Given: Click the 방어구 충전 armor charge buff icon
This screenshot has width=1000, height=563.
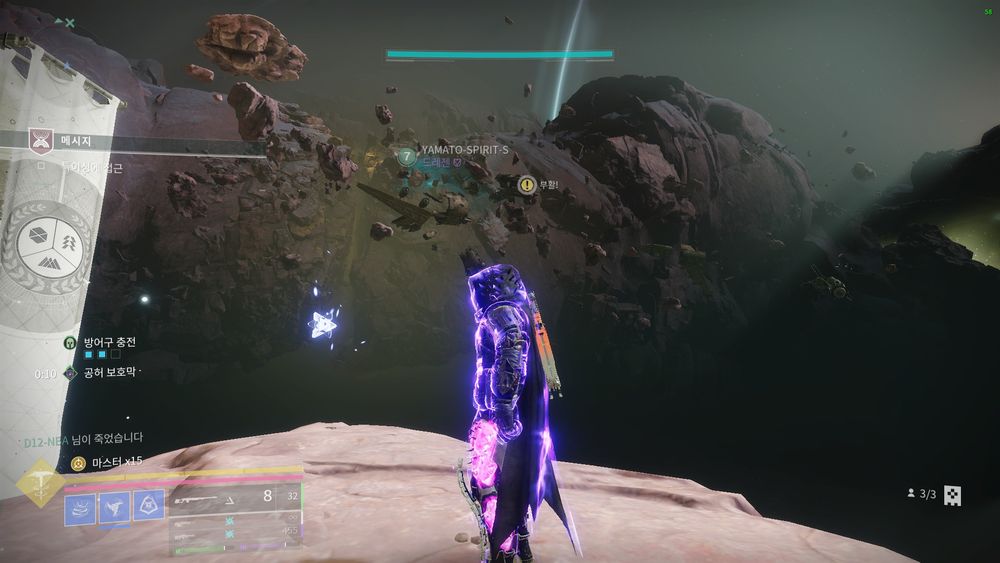Looking at the screenshot, I should point(71,342).
